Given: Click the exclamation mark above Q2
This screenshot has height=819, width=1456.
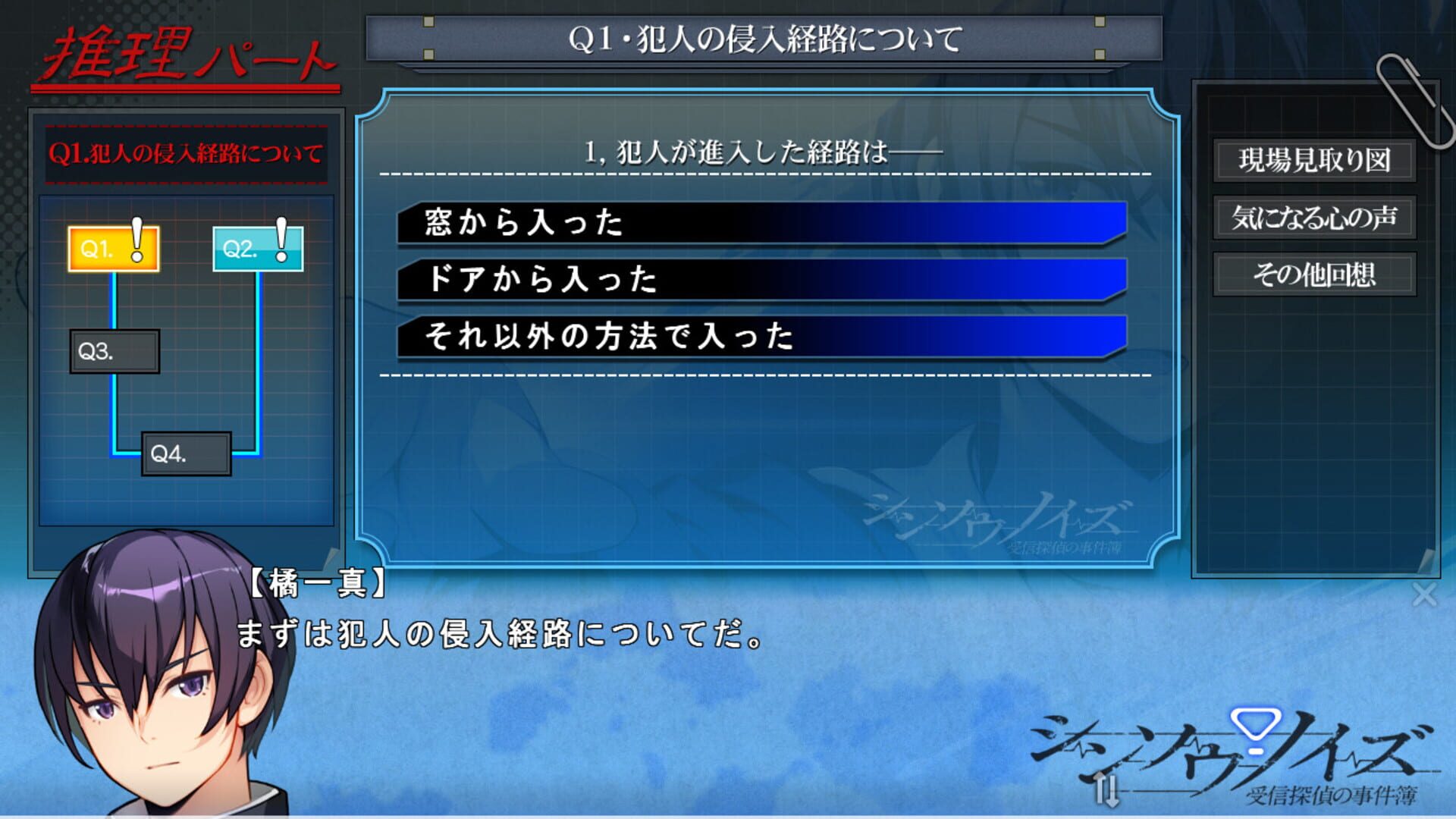Looking at the screenshot, I should coord(281,239).
